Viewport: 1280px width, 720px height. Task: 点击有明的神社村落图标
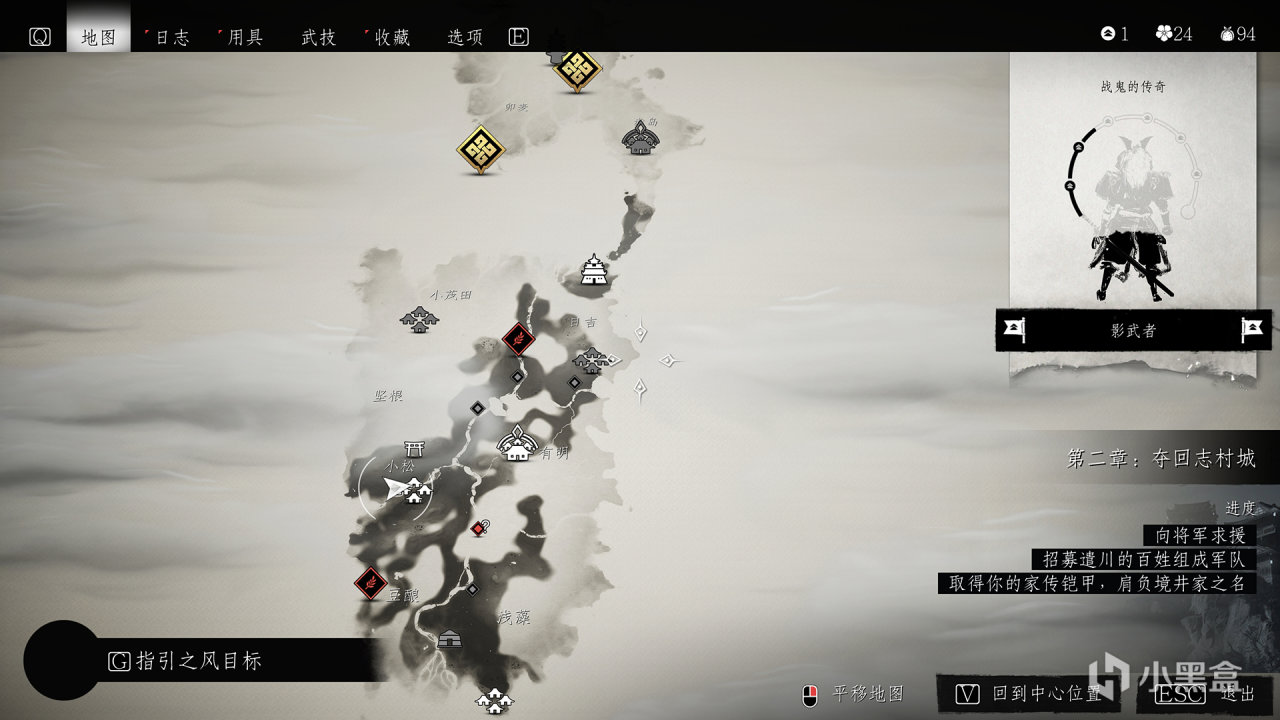click(516, 445)
